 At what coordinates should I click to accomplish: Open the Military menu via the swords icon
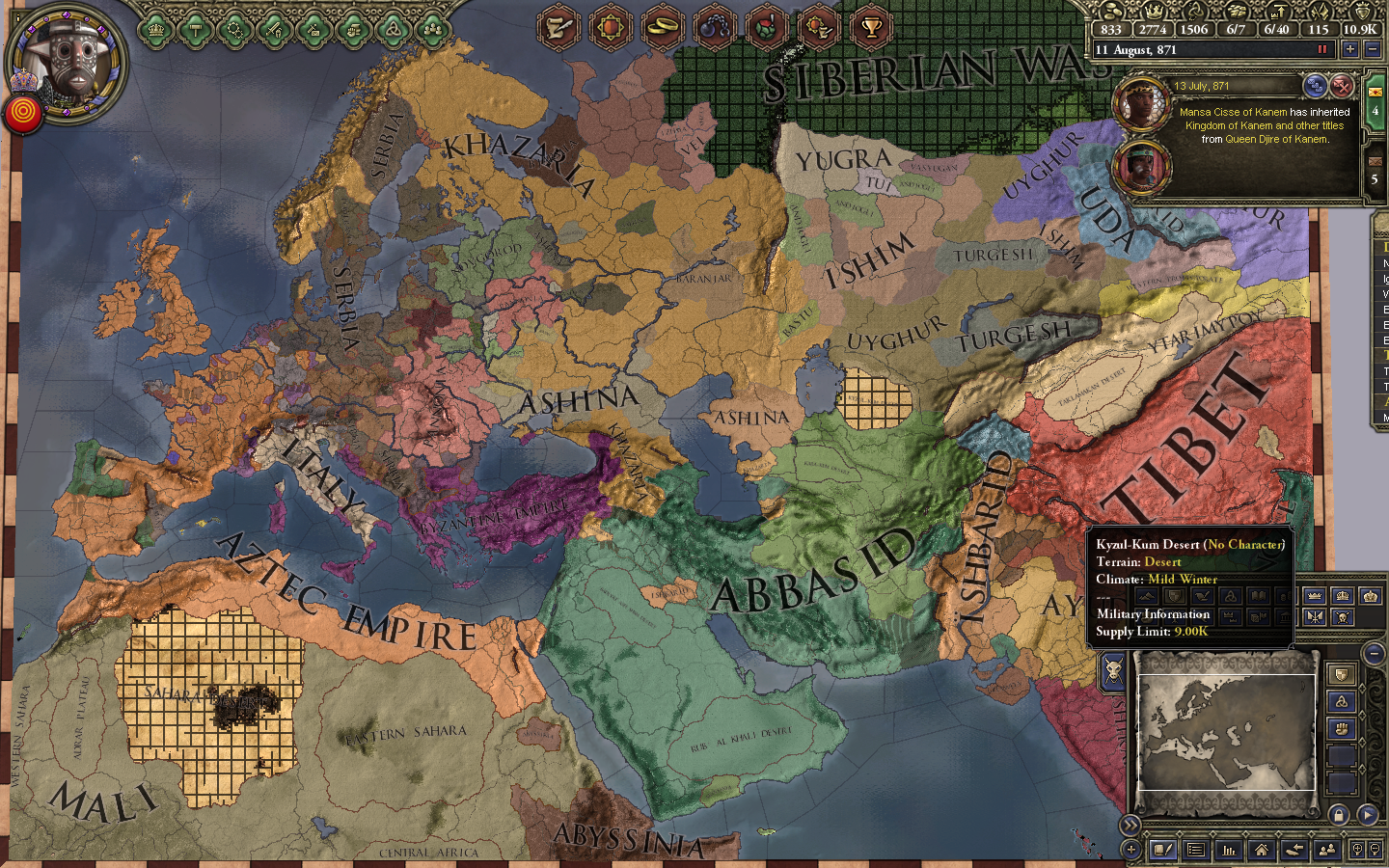pyautogui.click(x=273, y=31)
